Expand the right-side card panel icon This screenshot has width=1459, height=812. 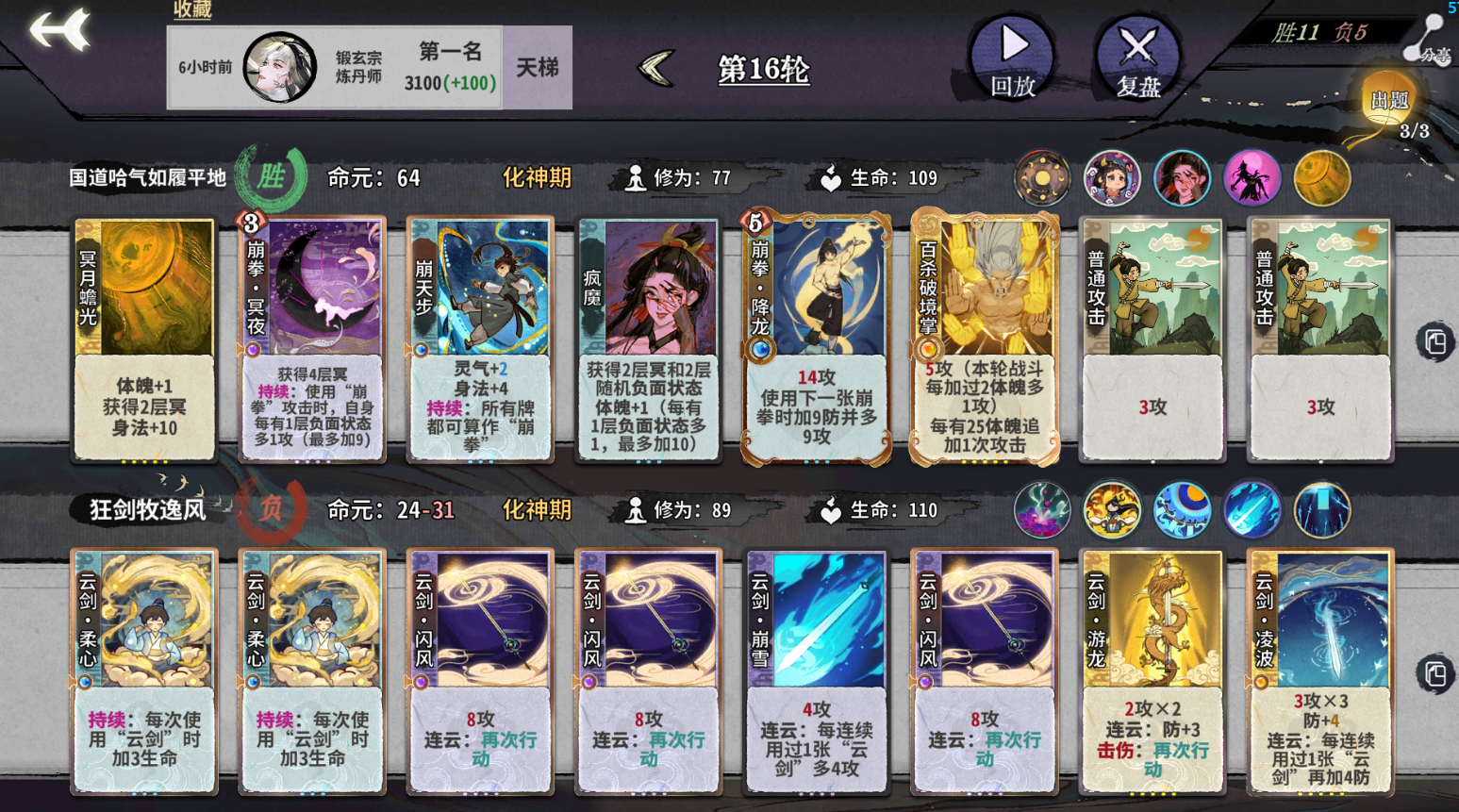coord(1436,341)
